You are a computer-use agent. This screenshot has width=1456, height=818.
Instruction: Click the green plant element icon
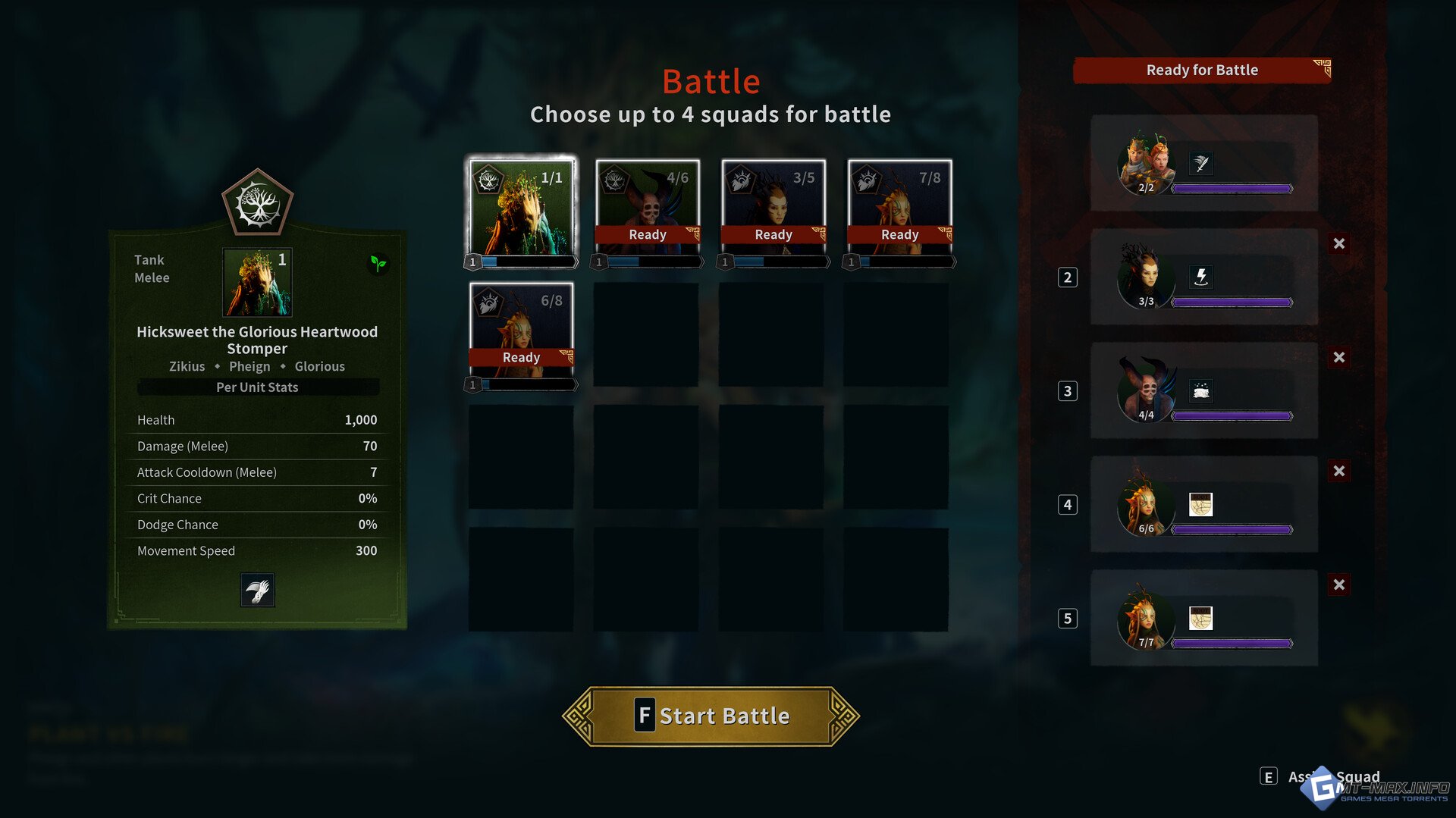tap(378, 263)
